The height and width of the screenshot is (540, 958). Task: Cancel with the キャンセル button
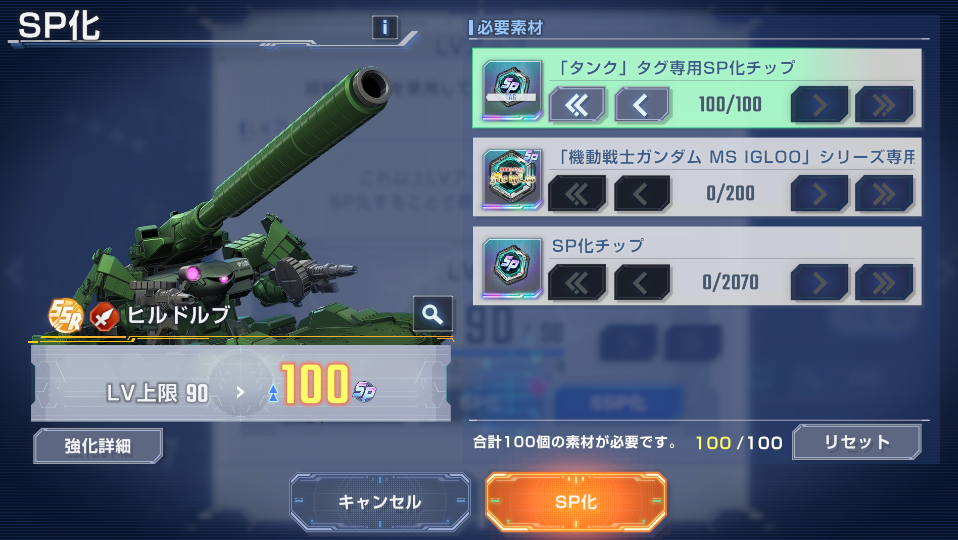tap(380, 501)
